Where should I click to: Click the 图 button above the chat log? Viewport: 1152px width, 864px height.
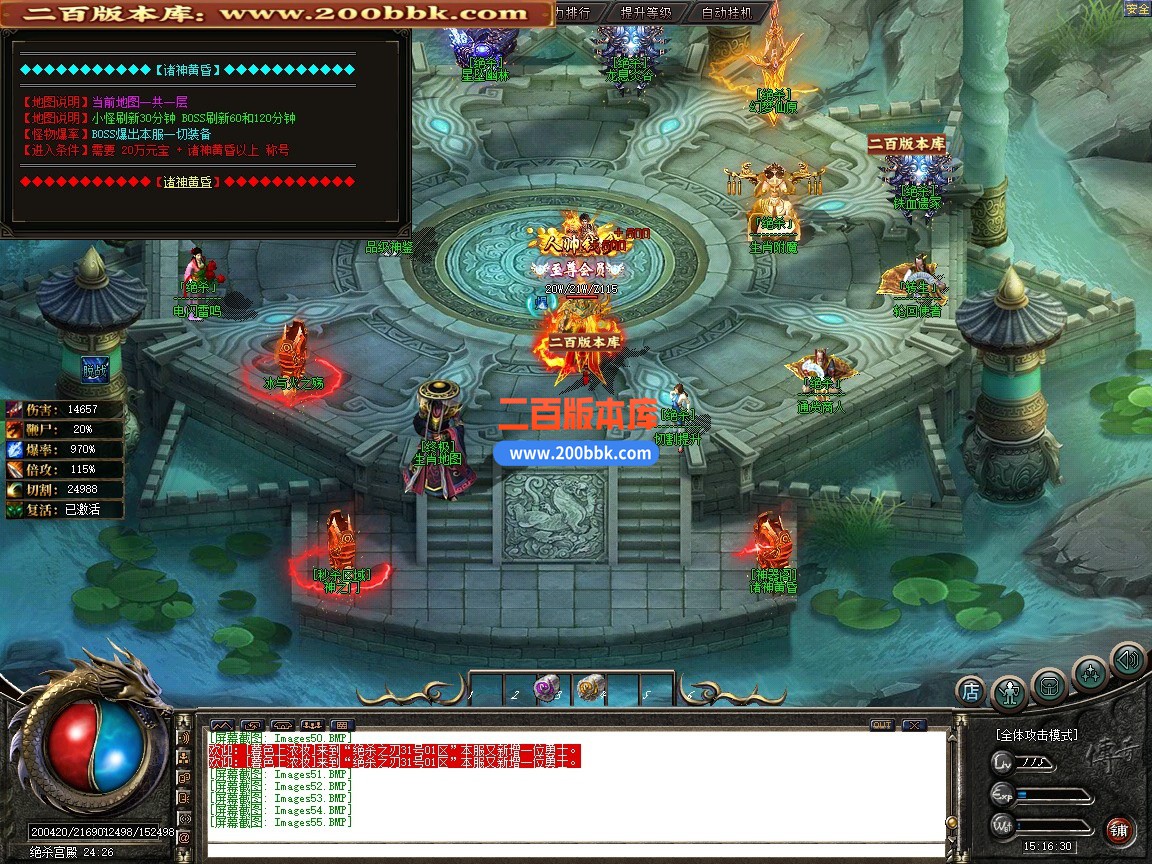coord(342,725)
